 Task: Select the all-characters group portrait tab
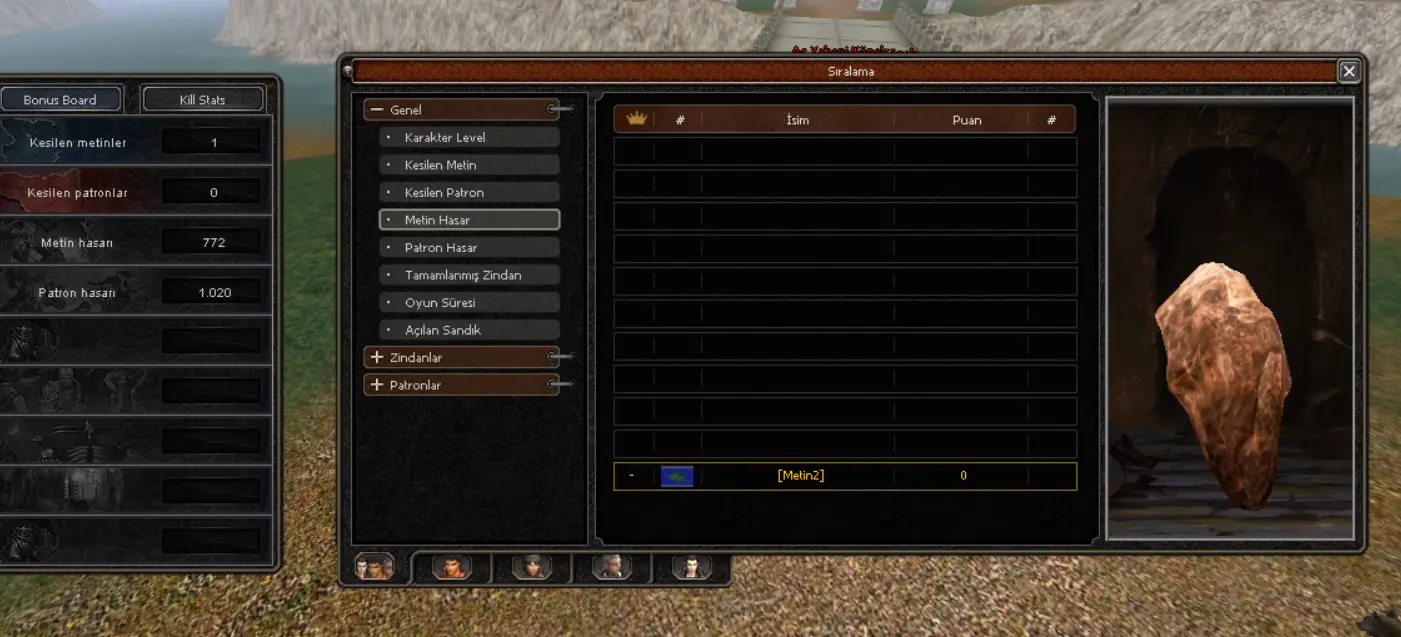(x=374, y=568)
